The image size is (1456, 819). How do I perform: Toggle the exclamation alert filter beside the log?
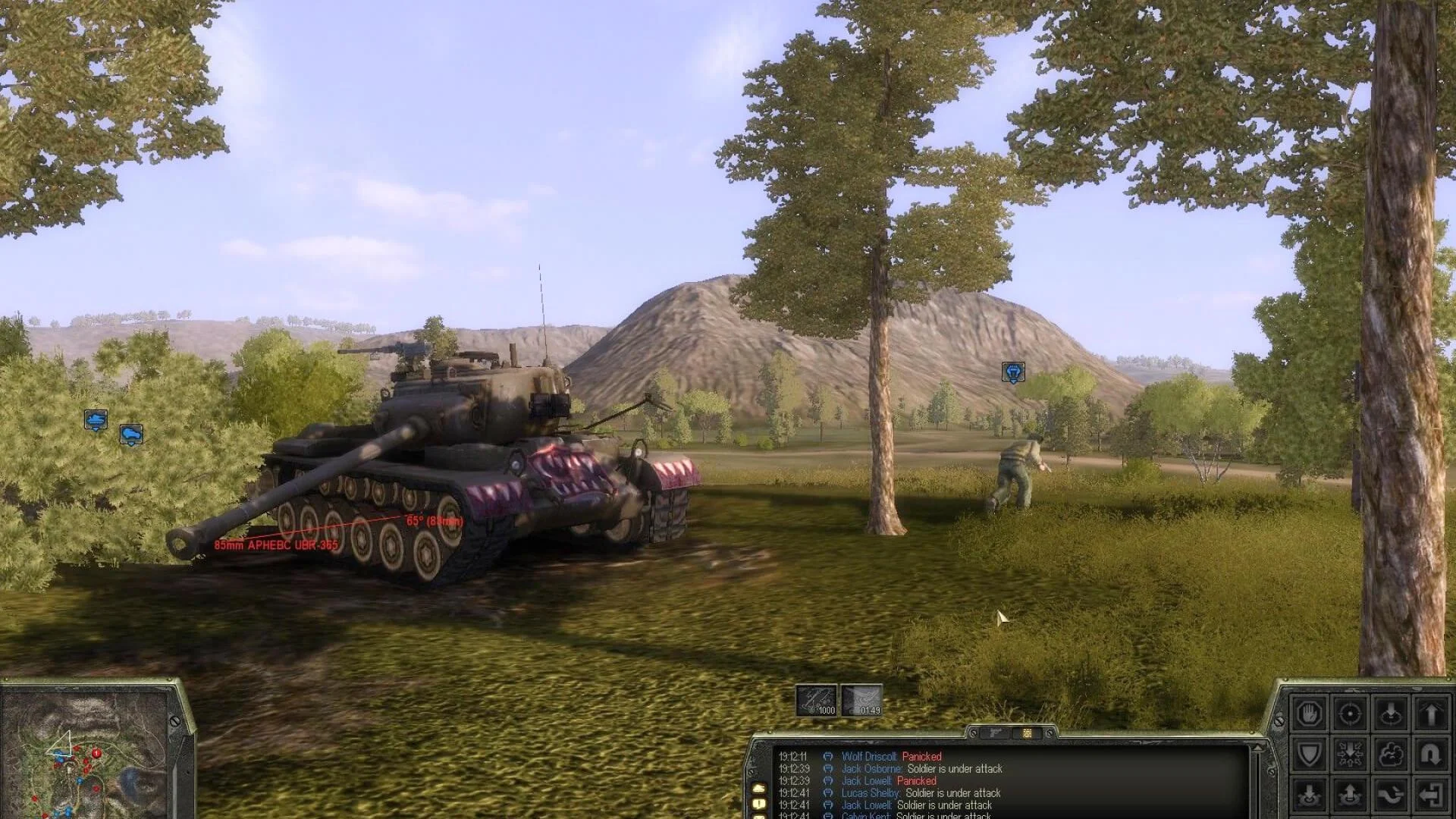[759, 804]
